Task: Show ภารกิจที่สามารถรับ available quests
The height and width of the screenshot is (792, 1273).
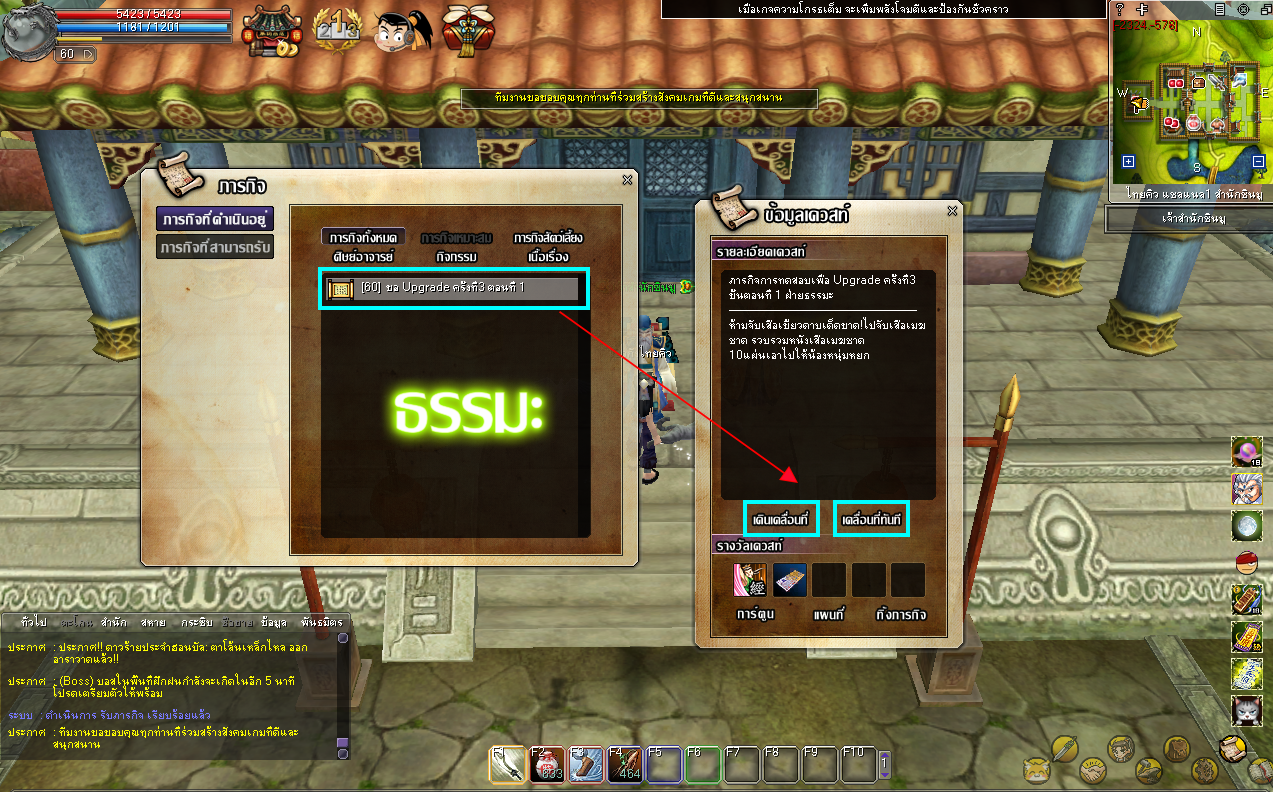Action: point(214,247)
